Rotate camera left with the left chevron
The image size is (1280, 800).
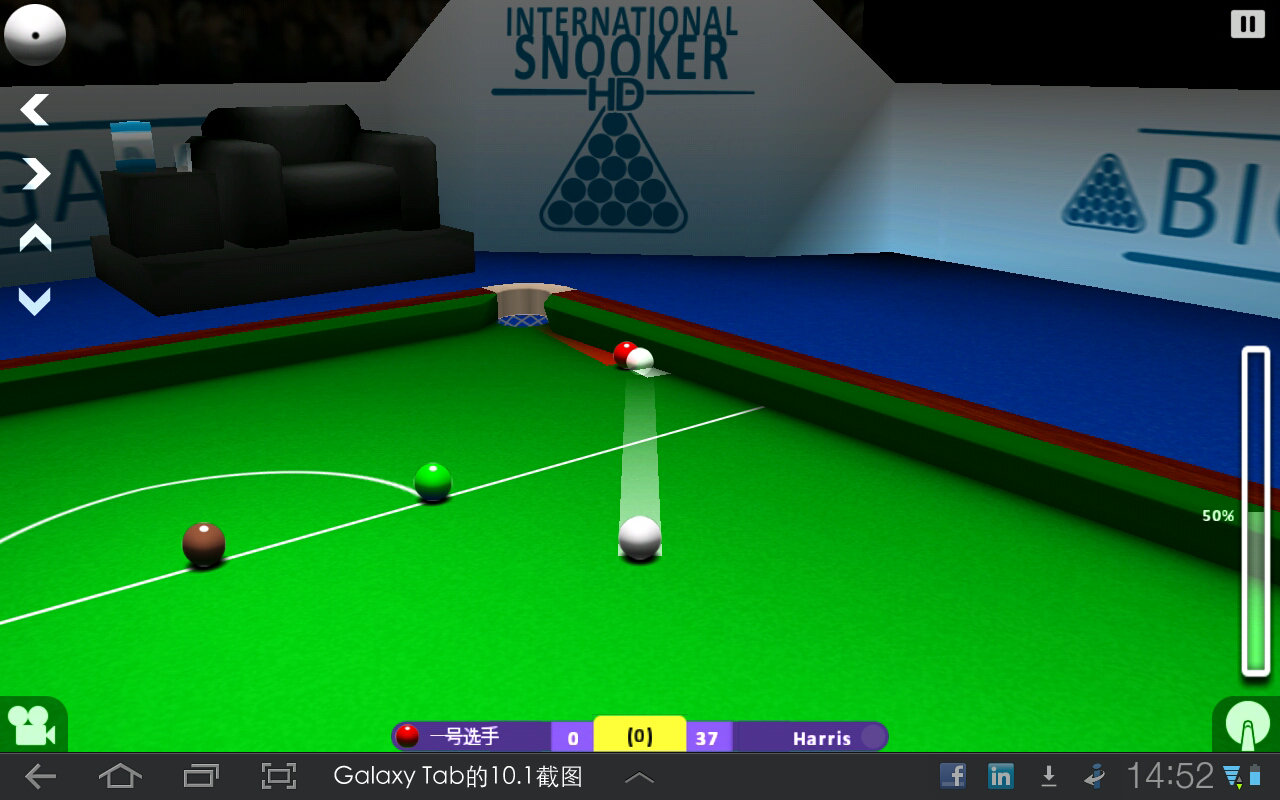point(33,109)
